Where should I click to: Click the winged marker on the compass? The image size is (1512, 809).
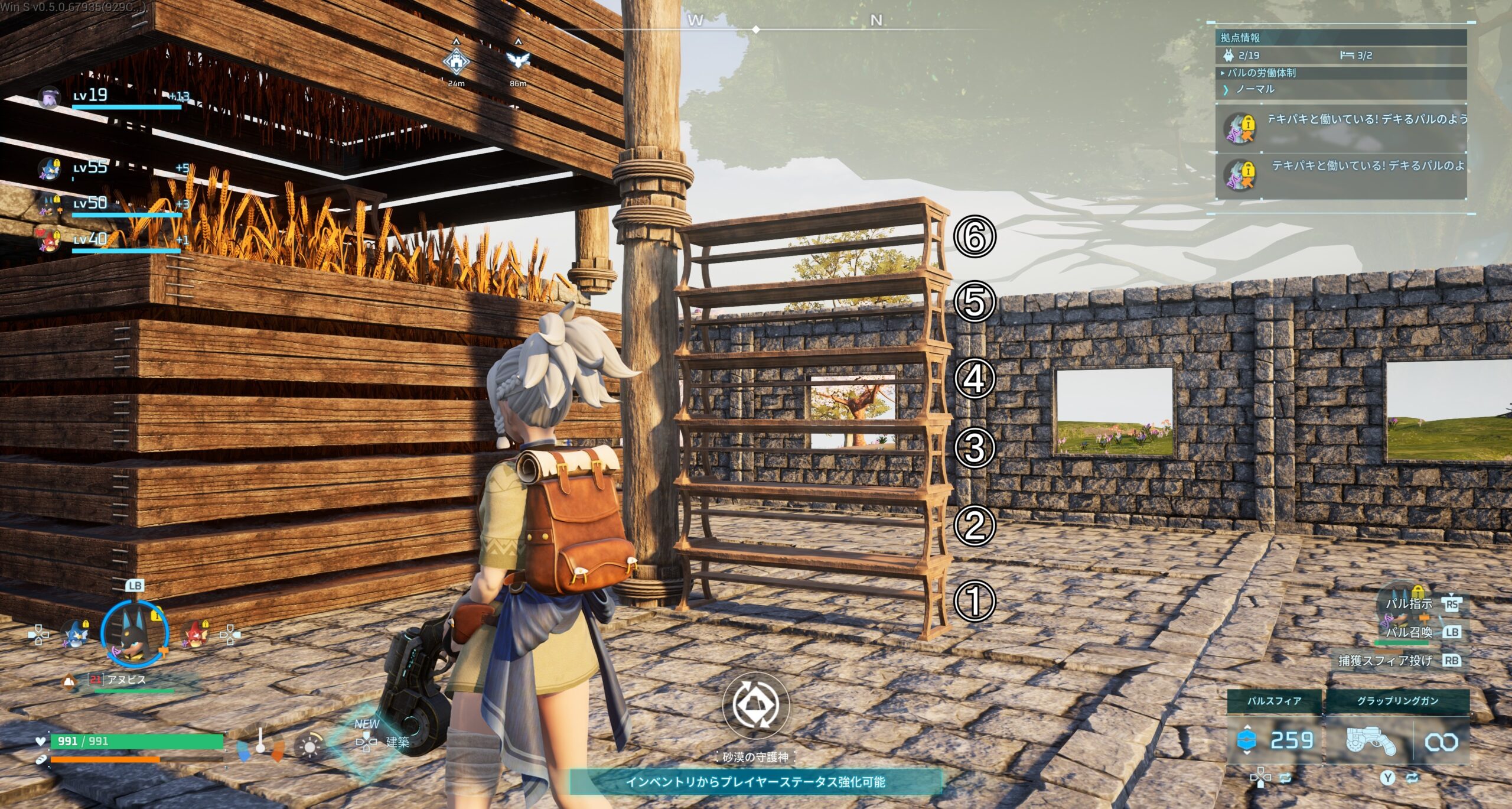click(x=518, y=59)
